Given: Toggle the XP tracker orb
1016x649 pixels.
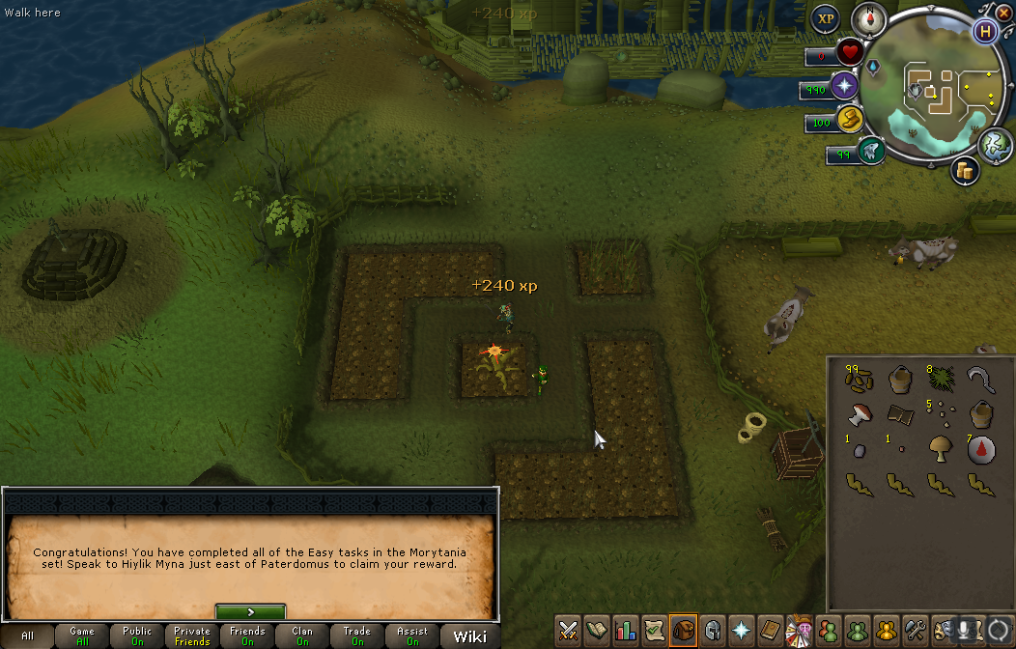Looking at the screenshot, I should pos(825,19).
